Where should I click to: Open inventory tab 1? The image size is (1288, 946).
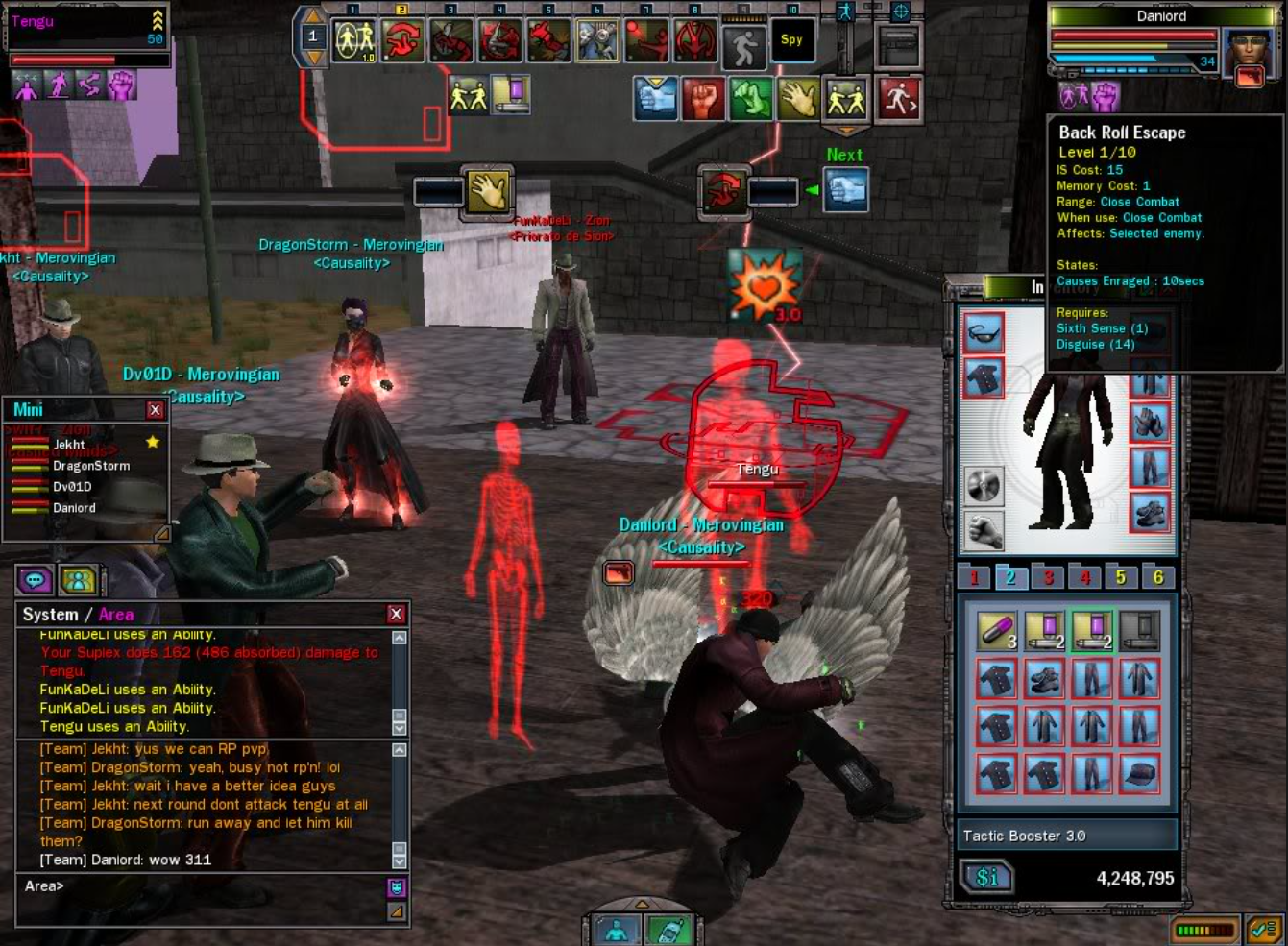pyautogui.click(x=974, y=577)
